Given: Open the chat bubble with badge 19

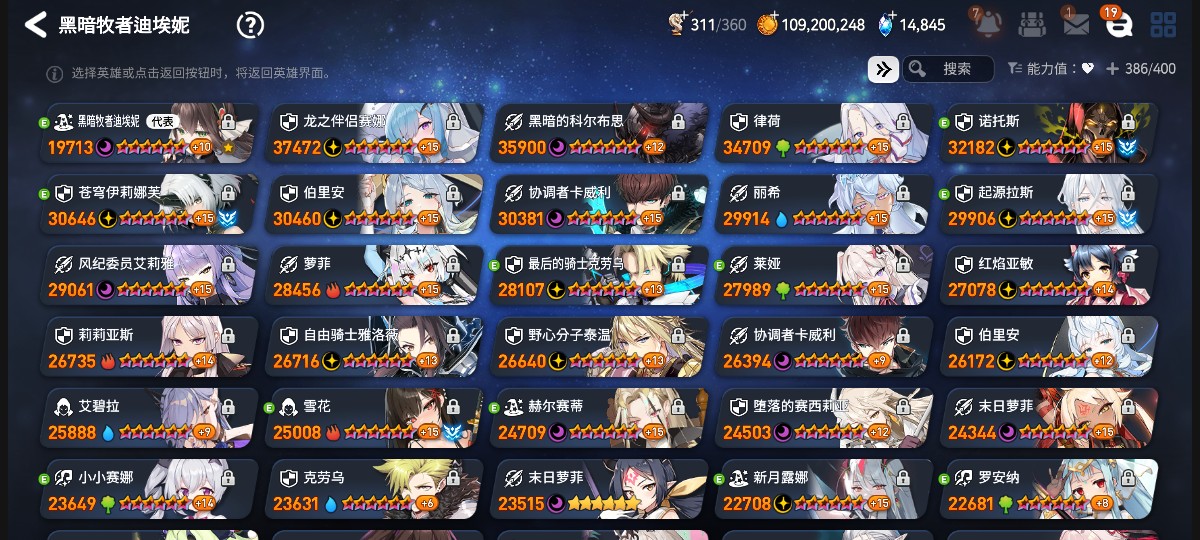Looking at the screenshot, I should [1118, 24].
